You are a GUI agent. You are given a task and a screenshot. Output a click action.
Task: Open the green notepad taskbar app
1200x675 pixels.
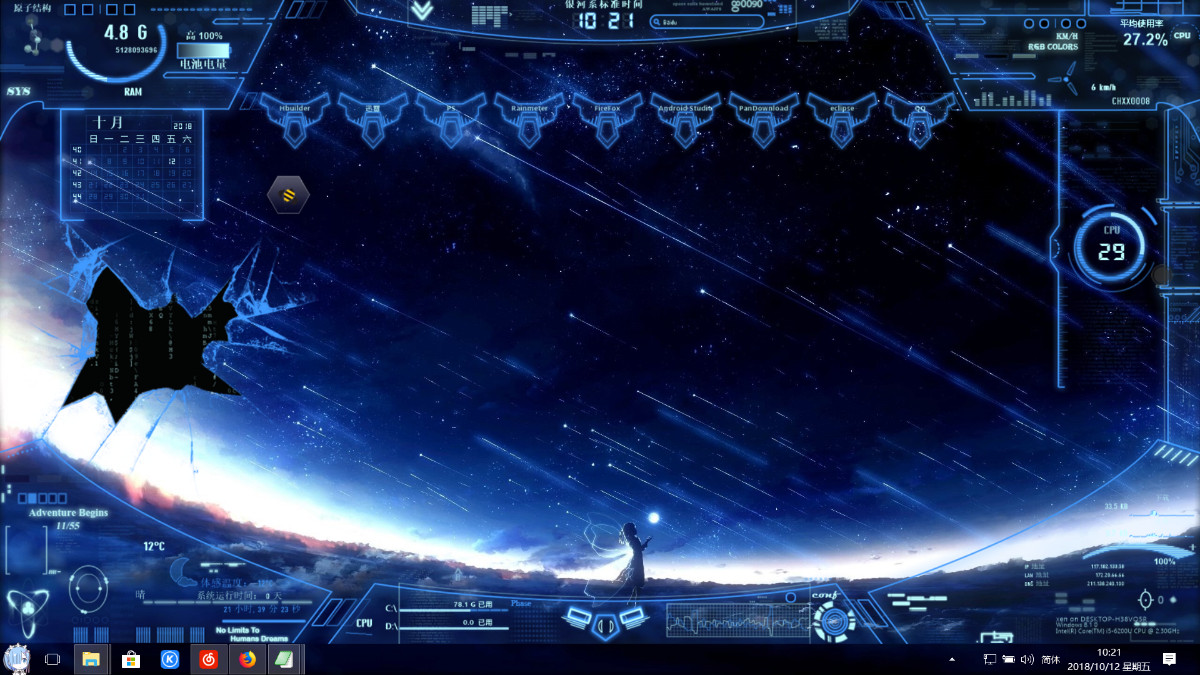click(285, 659)
